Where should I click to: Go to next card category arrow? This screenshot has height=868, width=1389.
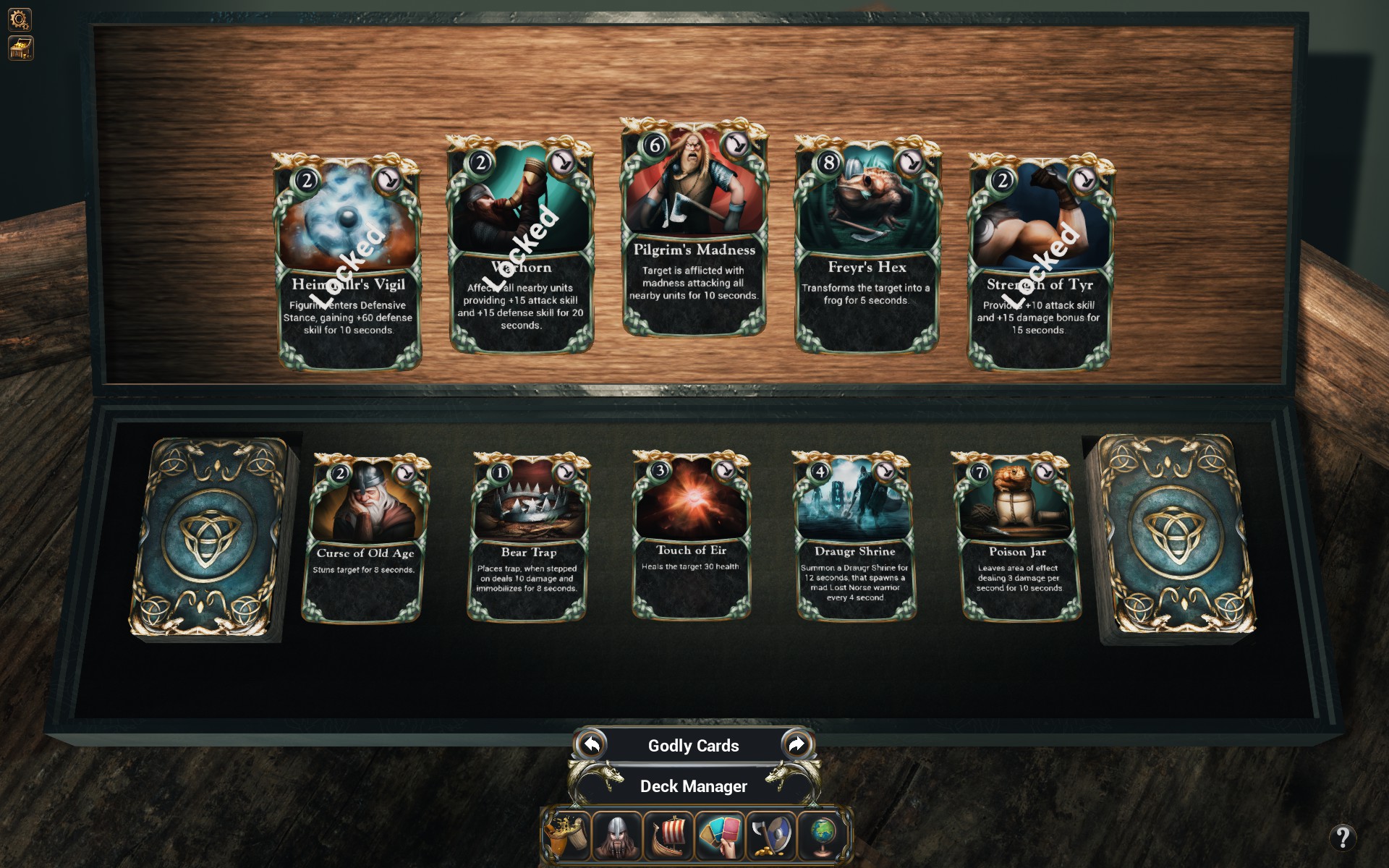(x=796, y=744)
